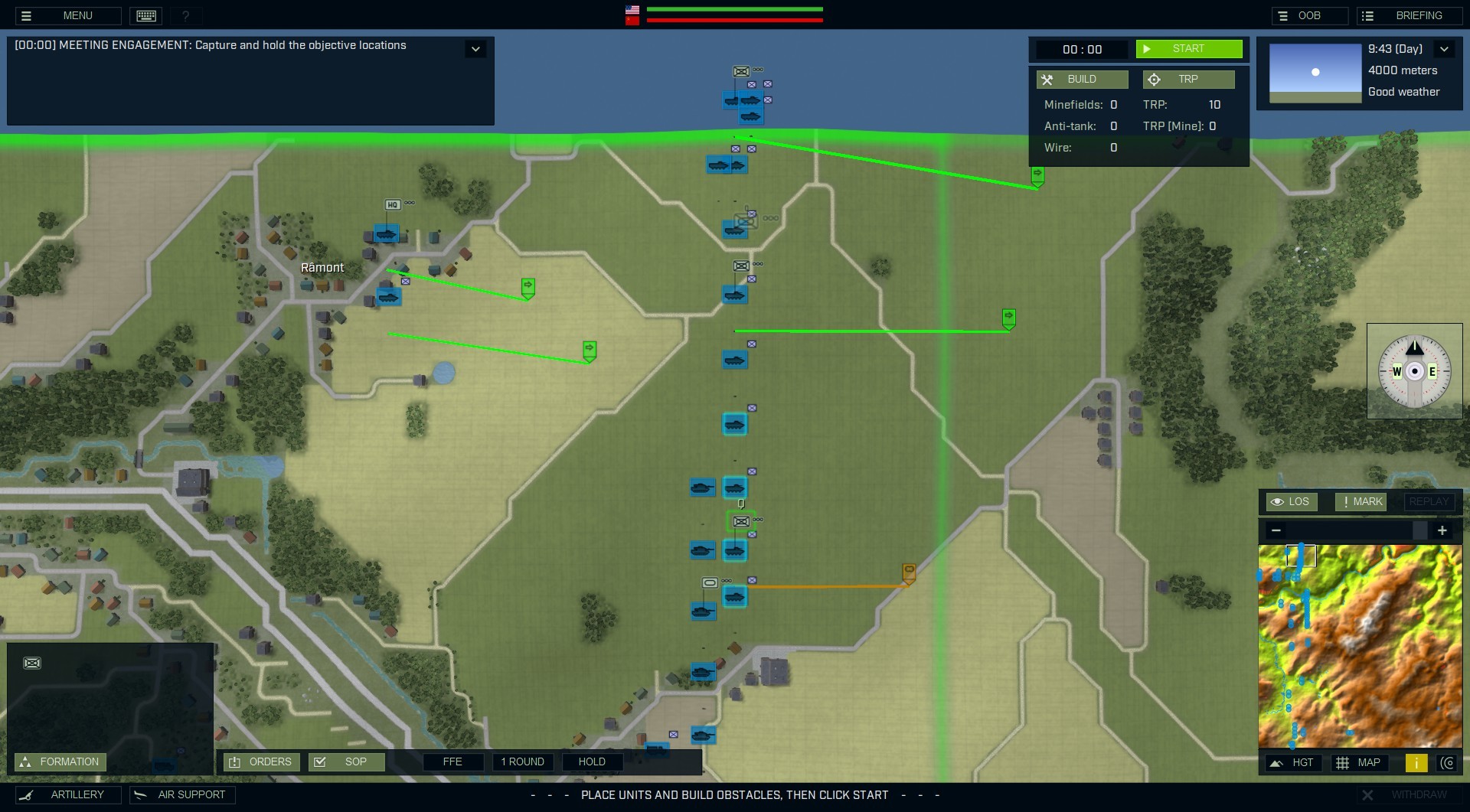The width and height of the screenshot is (1470, 812).
Task: Switch minimap to MAP view
Action: pyautogui.click(x=1359, y=763)
